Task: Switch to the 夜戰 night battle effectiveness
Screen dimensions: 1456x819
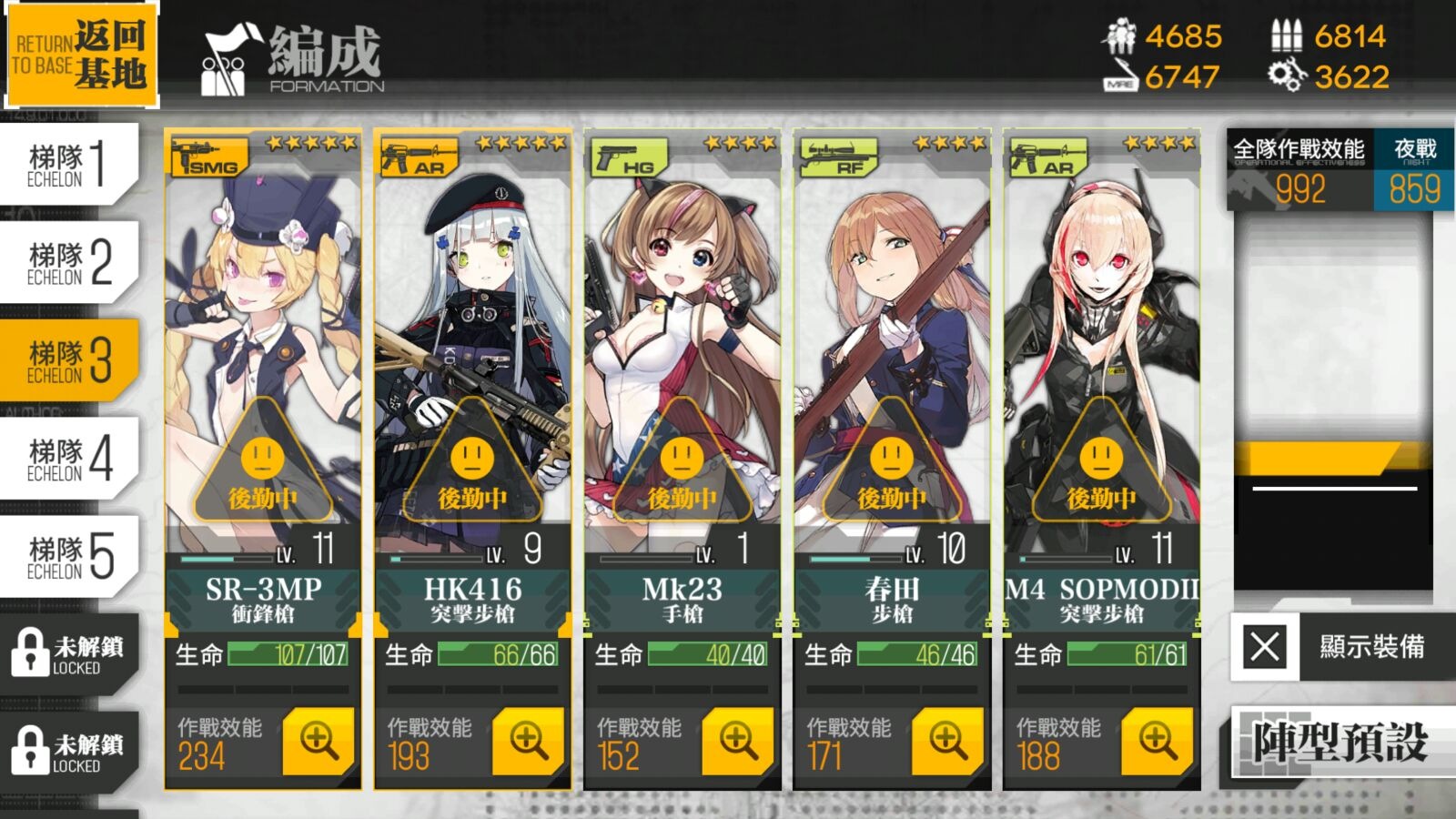Action: point(1415,171)
